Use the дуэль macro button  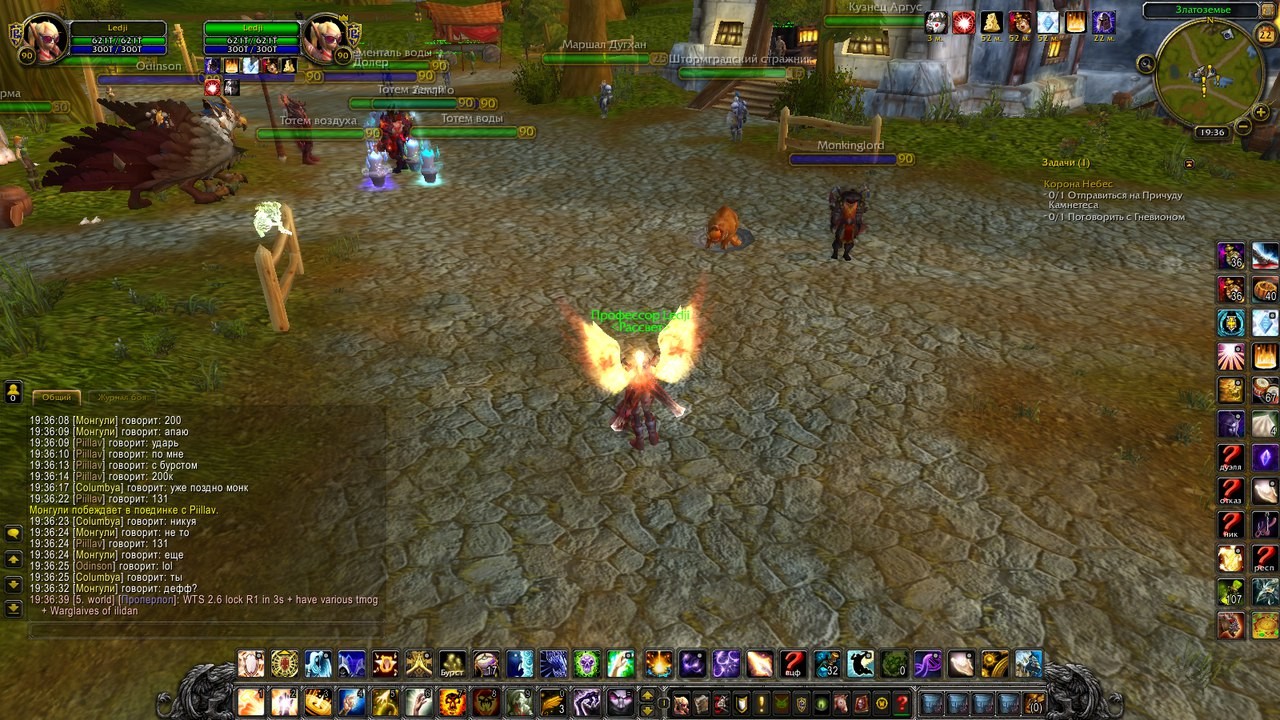[1231, 459]
